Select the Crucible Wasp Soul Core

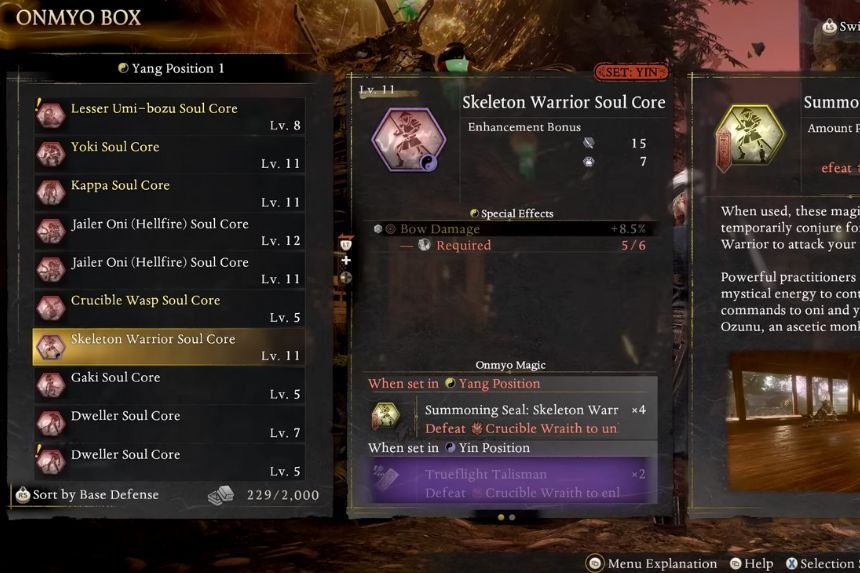point(168,308)
